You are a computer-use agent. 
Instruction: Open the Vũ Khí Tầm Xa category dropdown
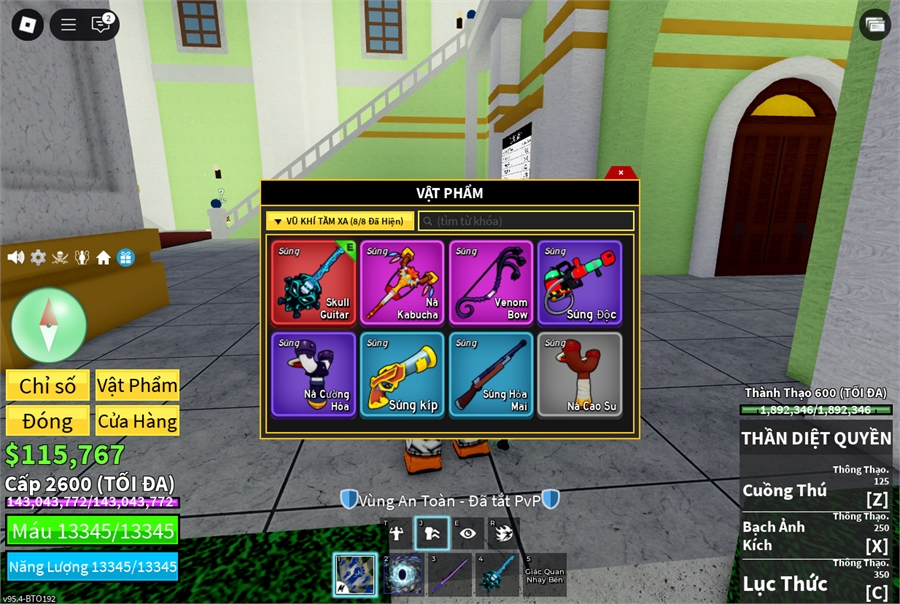coord(340,221)
